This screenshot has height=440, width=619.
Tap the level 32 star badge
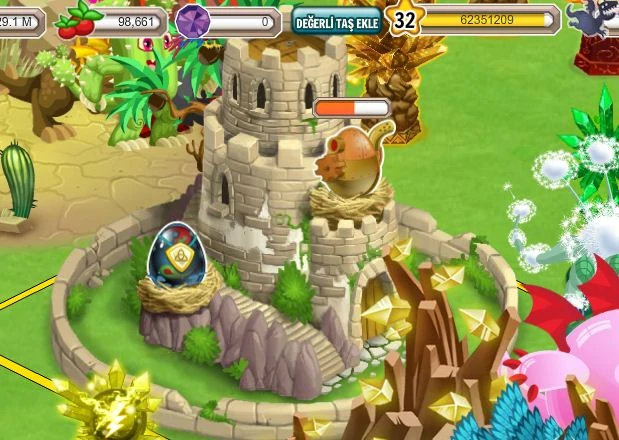[404, 19]
